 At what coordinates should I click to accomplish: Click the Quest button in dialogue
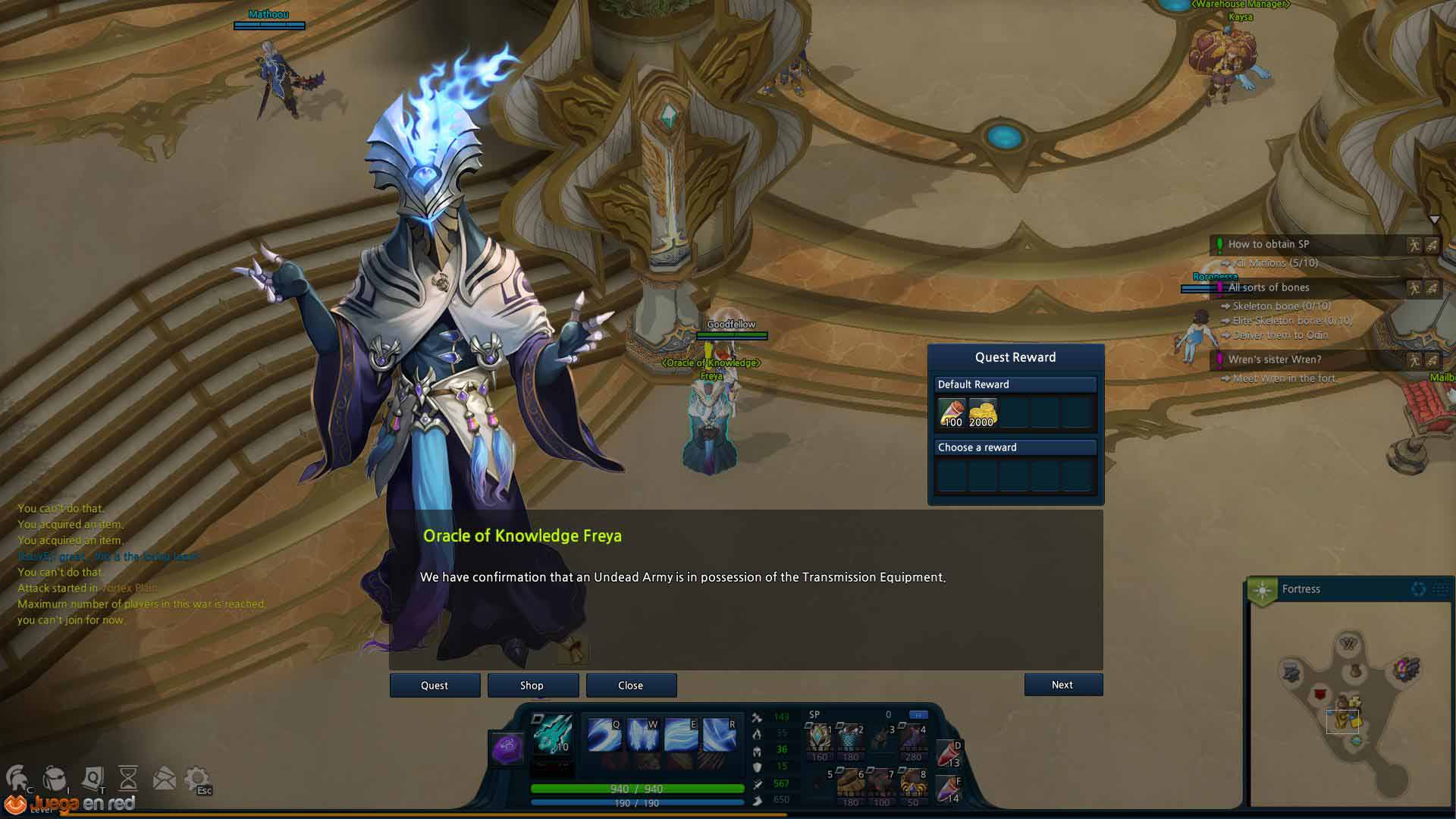[x=435, y=685]
